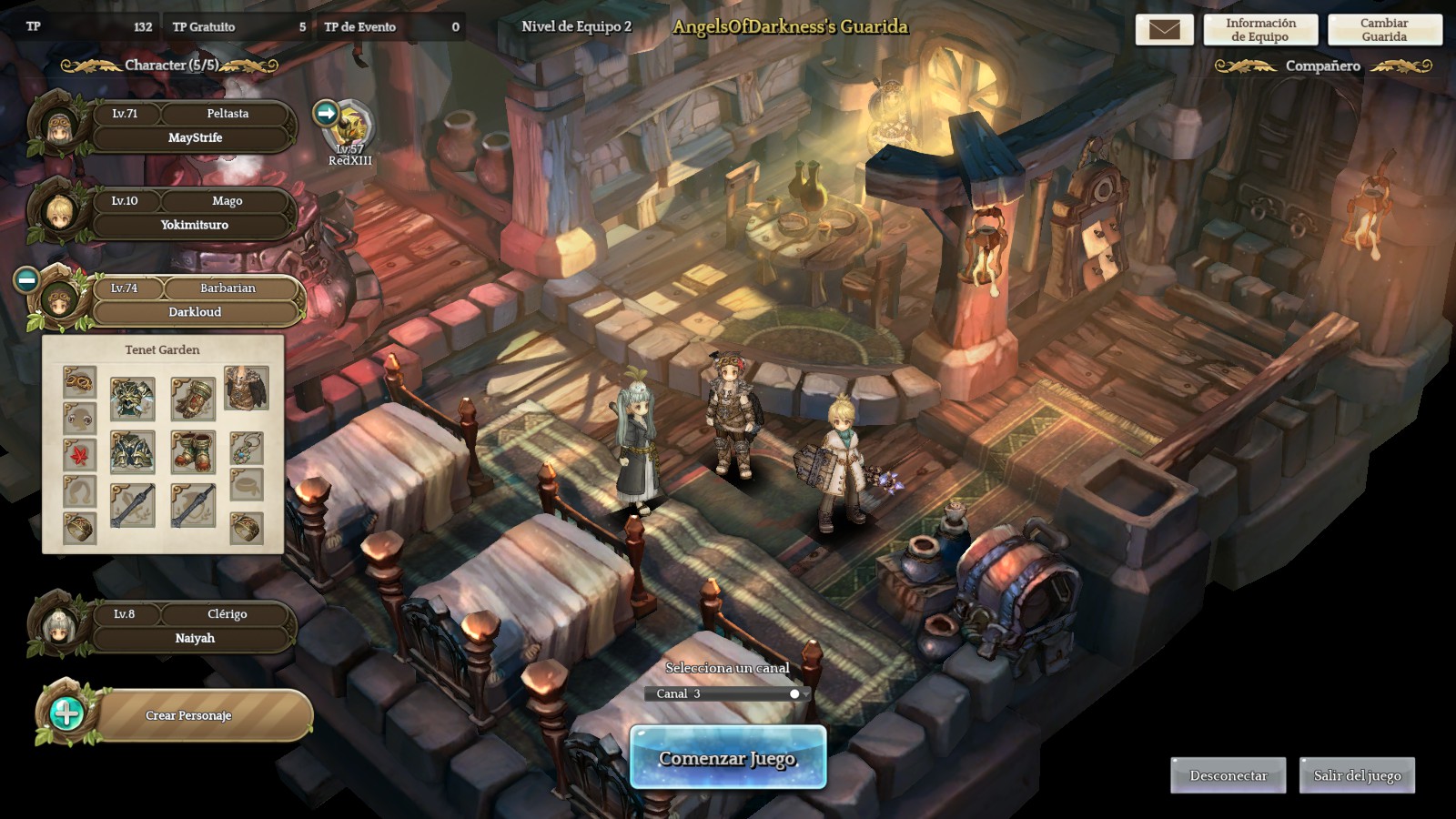Log out with the Desconectar button
The width and height of the screenshot is (1456, 819).
pyautogui.click(x=1228, y=775)
